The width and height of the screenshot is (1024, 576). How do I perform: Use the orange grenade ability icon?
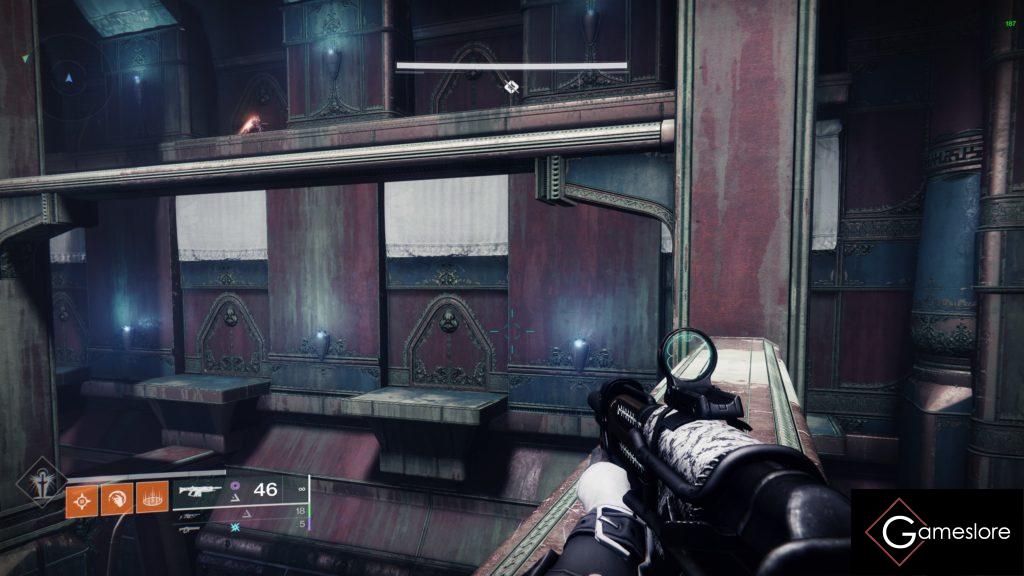coord(81,500)
